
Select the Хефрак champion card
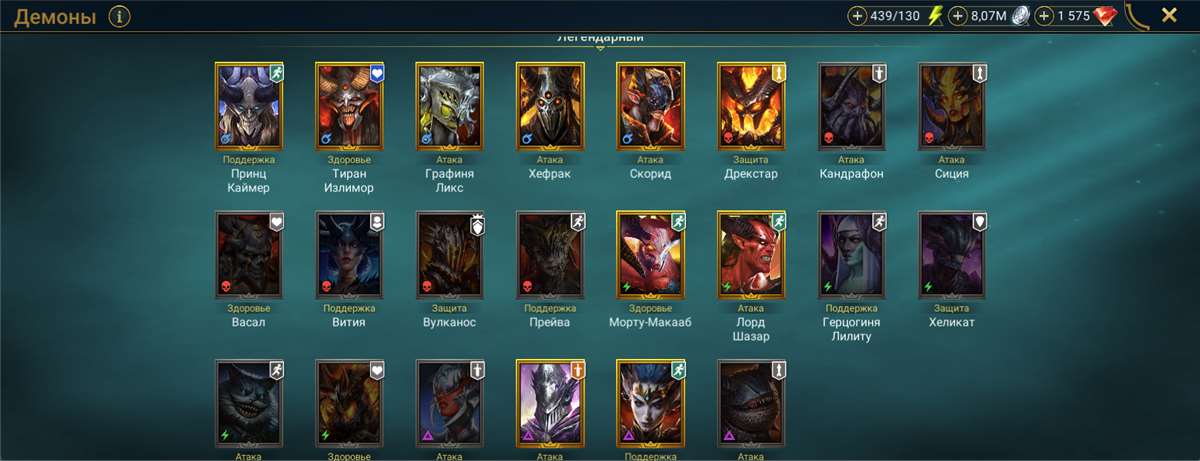[550, 105]
